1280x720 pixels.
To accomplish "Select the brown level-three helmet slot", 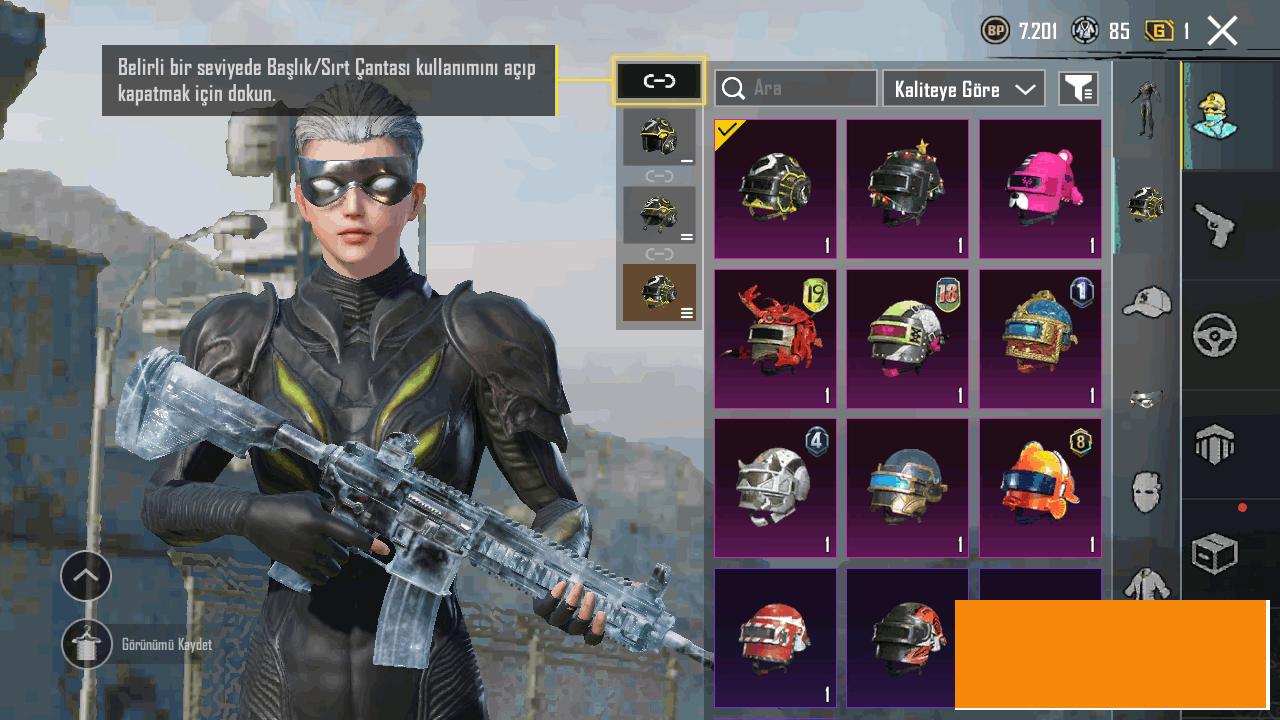I will pyautogui.click(x=659, y=293).
